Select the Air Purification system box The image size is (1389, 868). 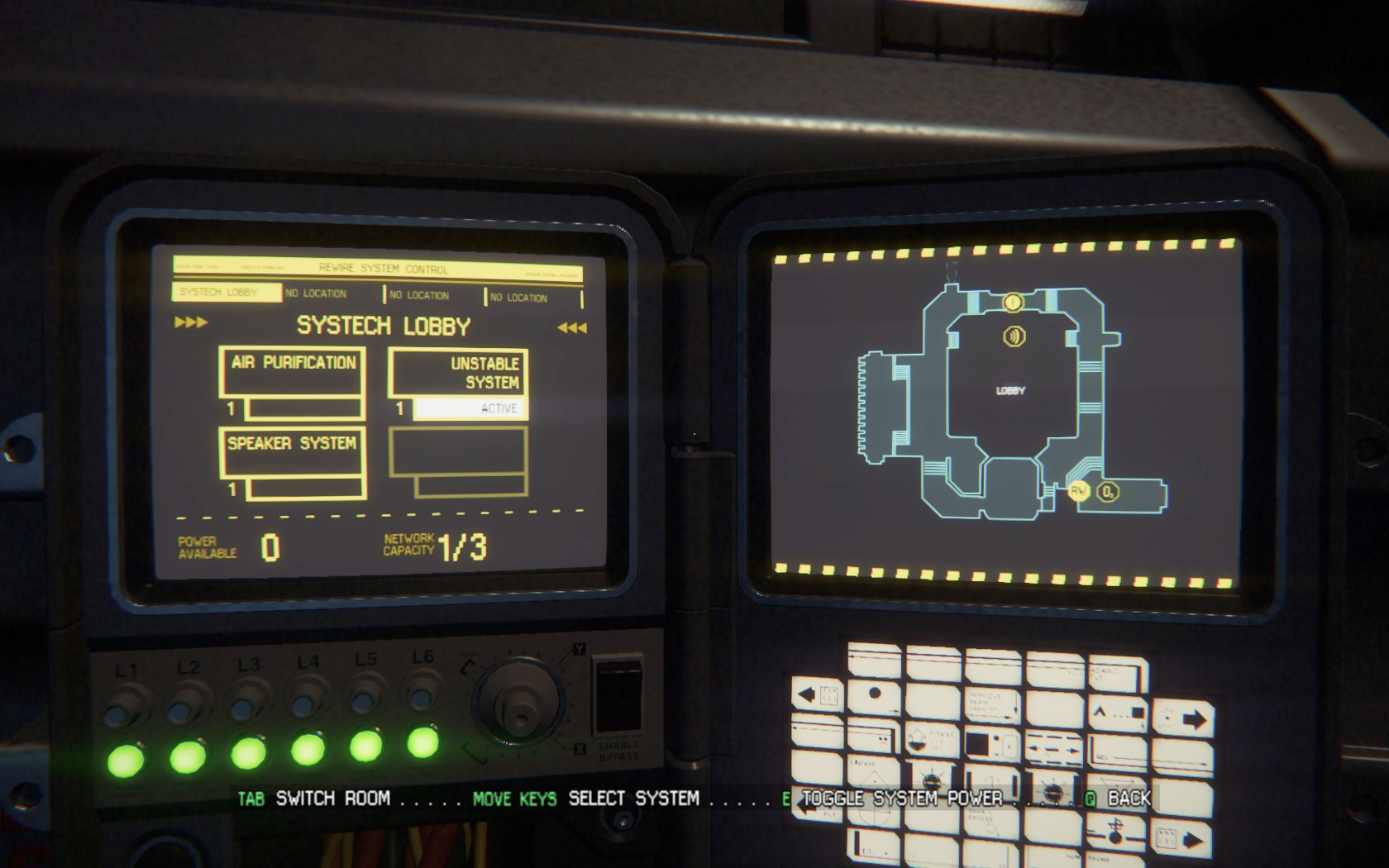point(293,371)
